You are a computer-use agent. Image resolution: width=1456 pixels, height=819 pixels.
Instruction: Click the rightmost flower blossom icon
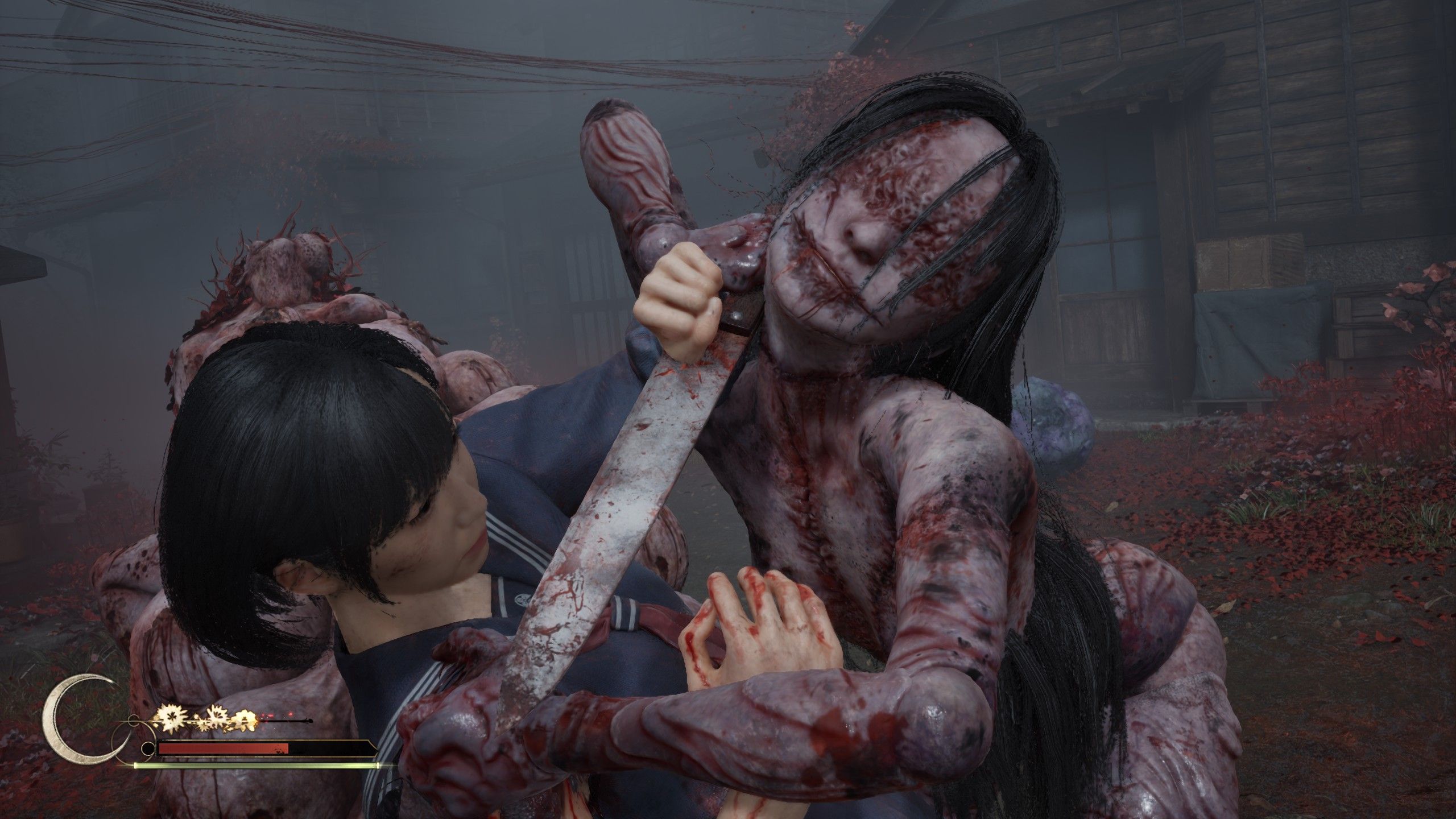click(246, 721)
